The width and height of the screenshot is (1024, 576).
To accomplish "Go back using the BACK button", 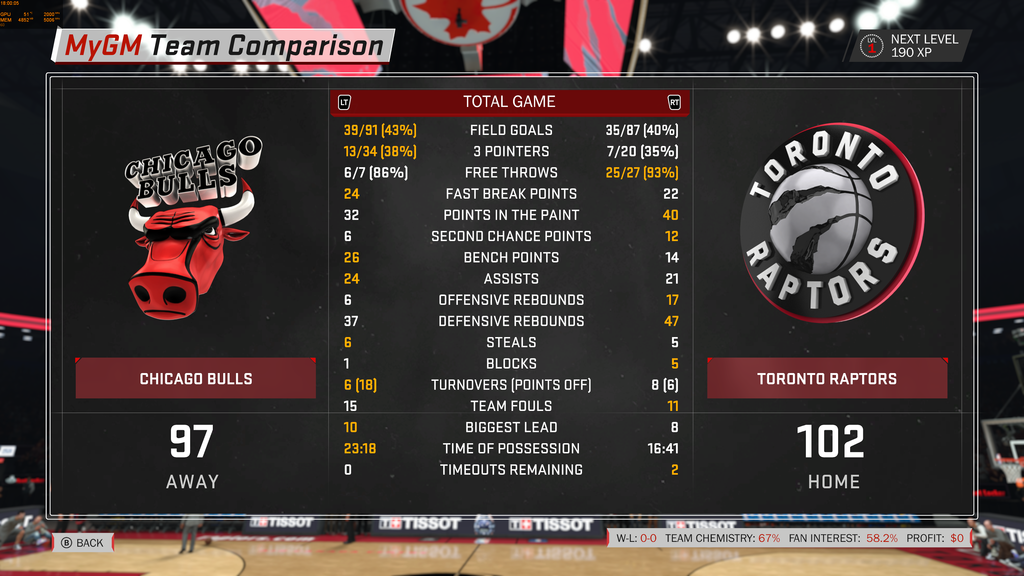I will [81, 543].
